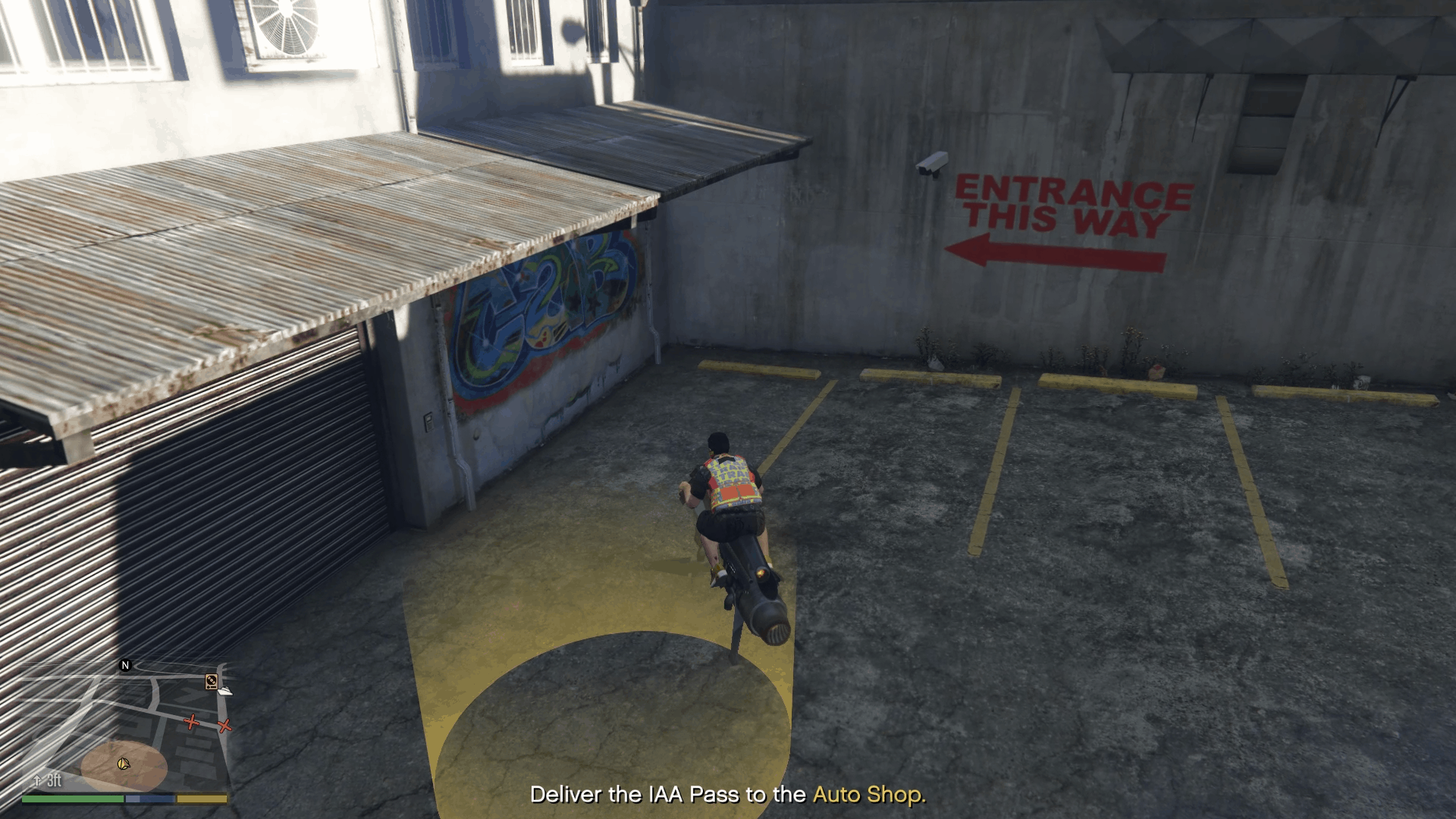Click the up arrow beside the 3ft altitude readout
This screenshot has width=1456, height=819.
pos(36,780)
